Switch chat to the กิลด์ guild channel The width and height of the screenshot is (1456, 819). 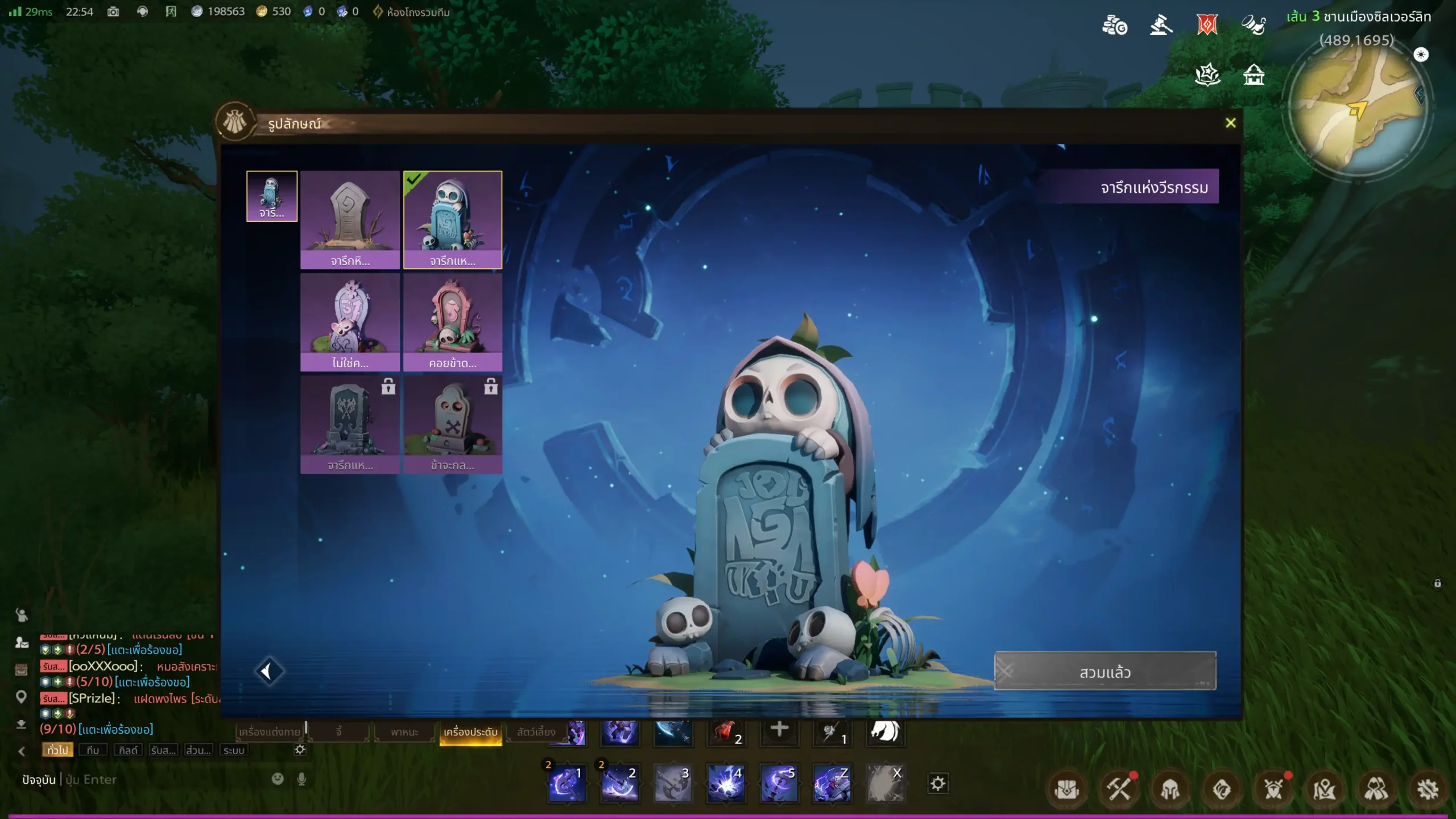(128, 750)
